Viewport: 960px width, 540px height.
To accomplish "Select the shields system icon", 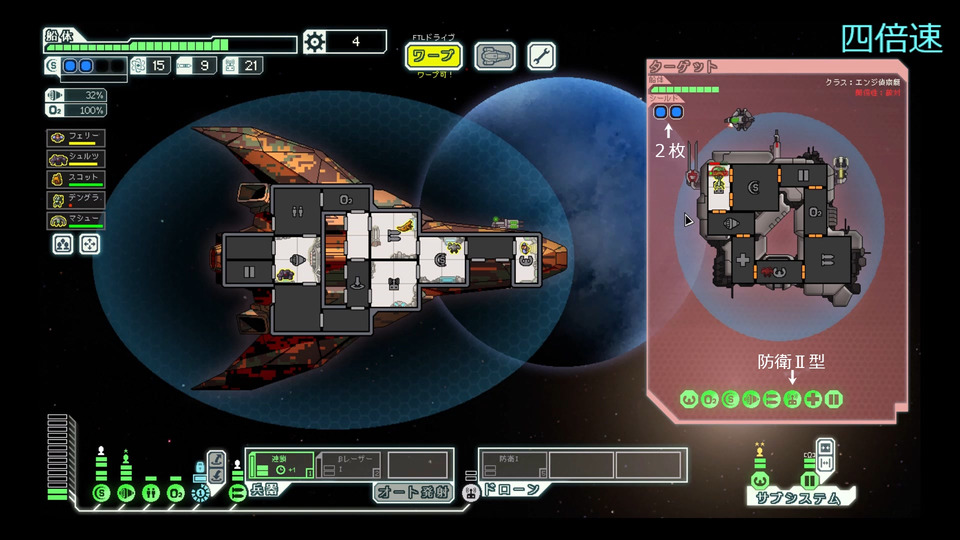I will (x=100, y=493).
